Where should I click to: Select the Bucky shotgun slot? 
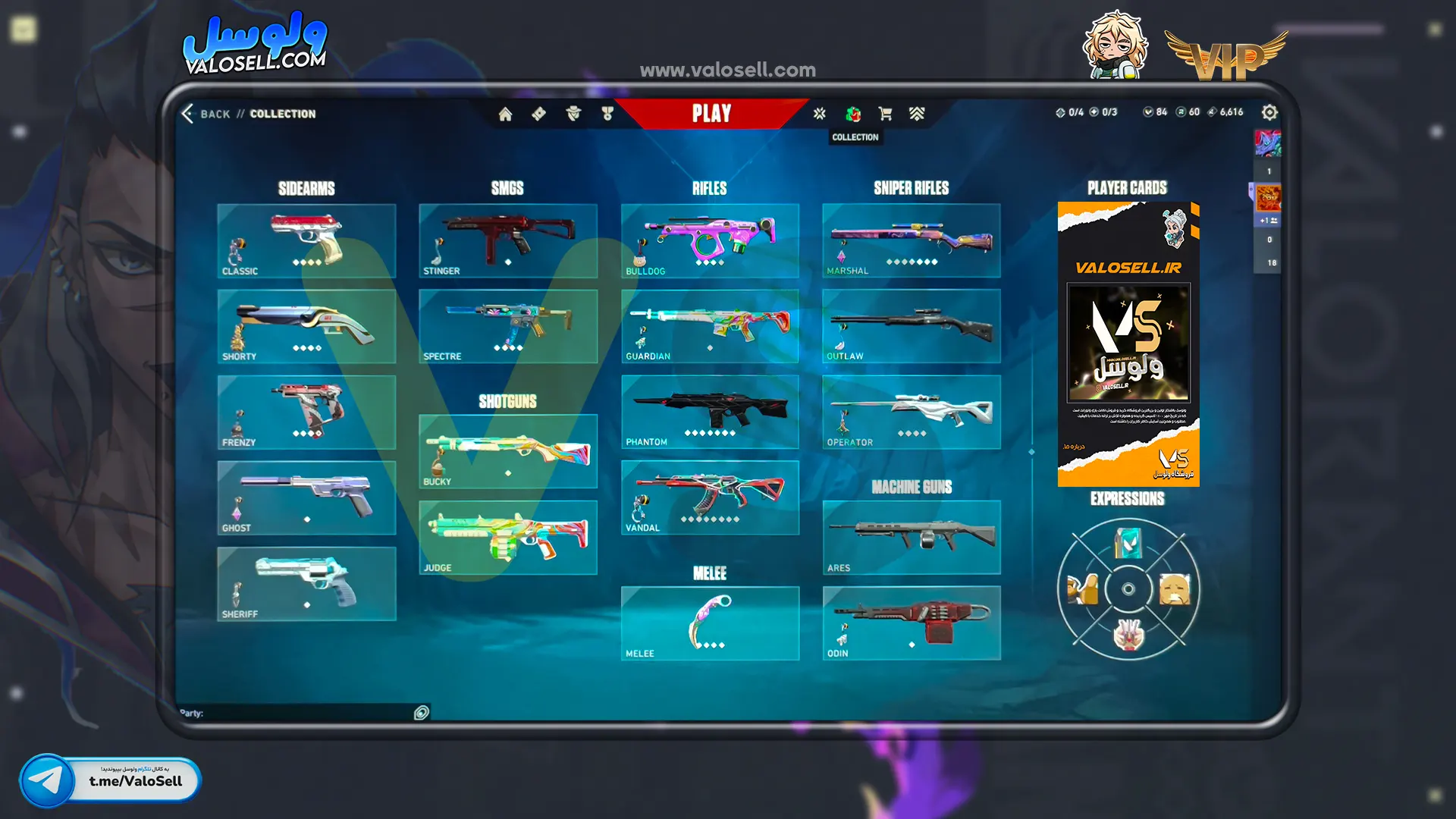[507, 451]
